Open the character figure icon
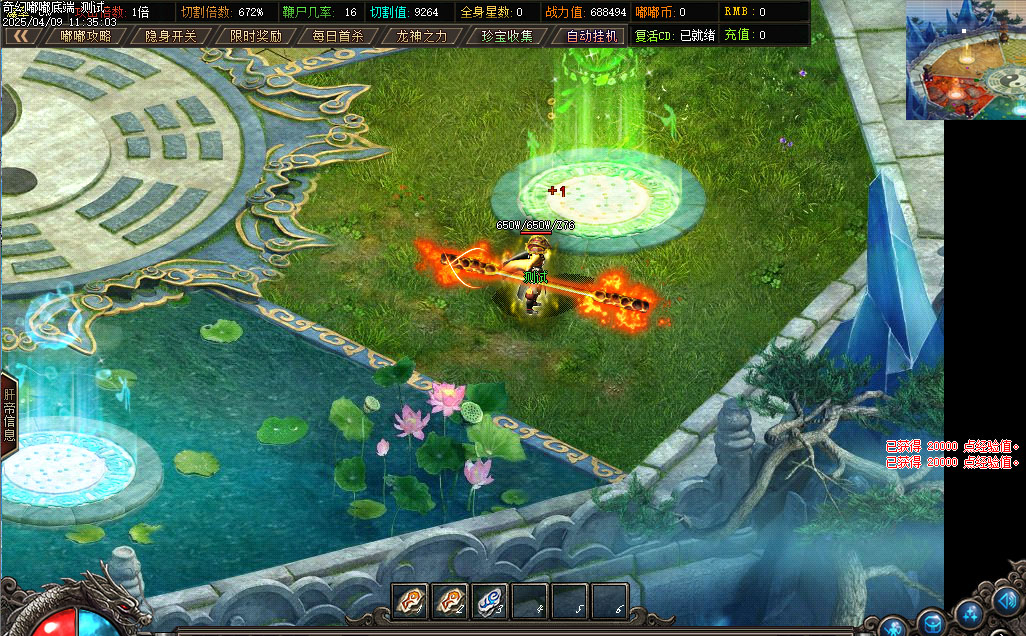The image size is (1026, 636). point(894,628)
